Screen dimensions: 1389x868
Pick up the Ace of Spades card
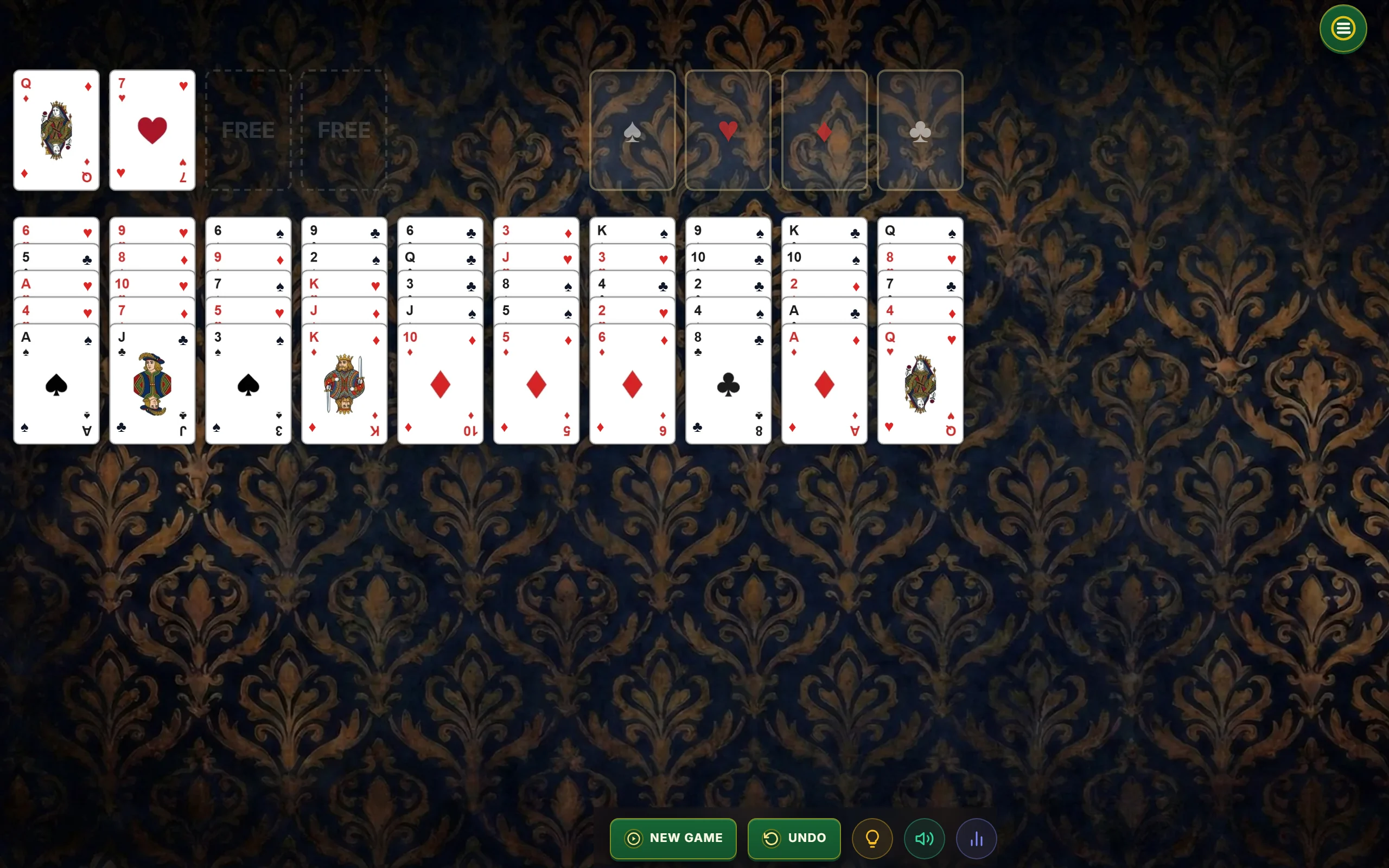(x=56, y=385)
